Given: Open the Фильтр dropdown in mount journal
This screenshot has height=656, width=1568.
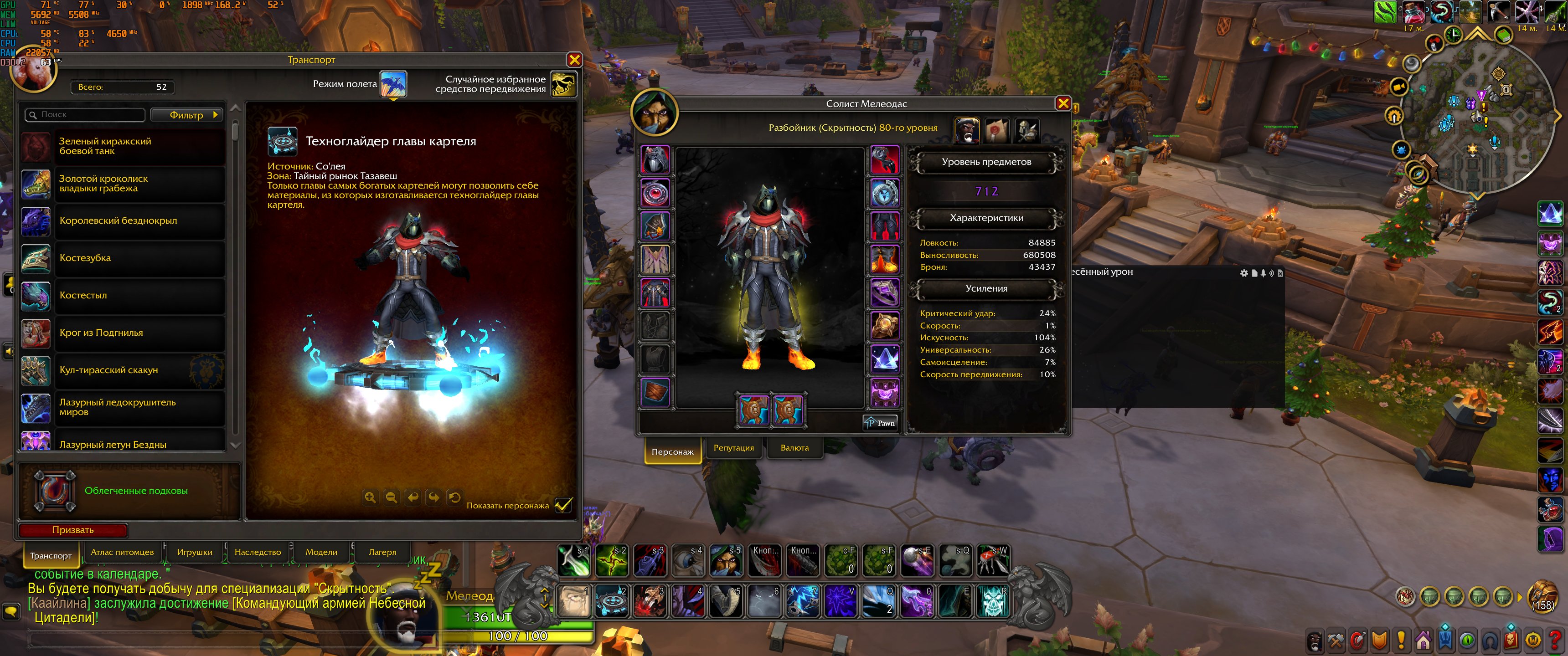Looking at the screenshot, I should coord(187,115).
